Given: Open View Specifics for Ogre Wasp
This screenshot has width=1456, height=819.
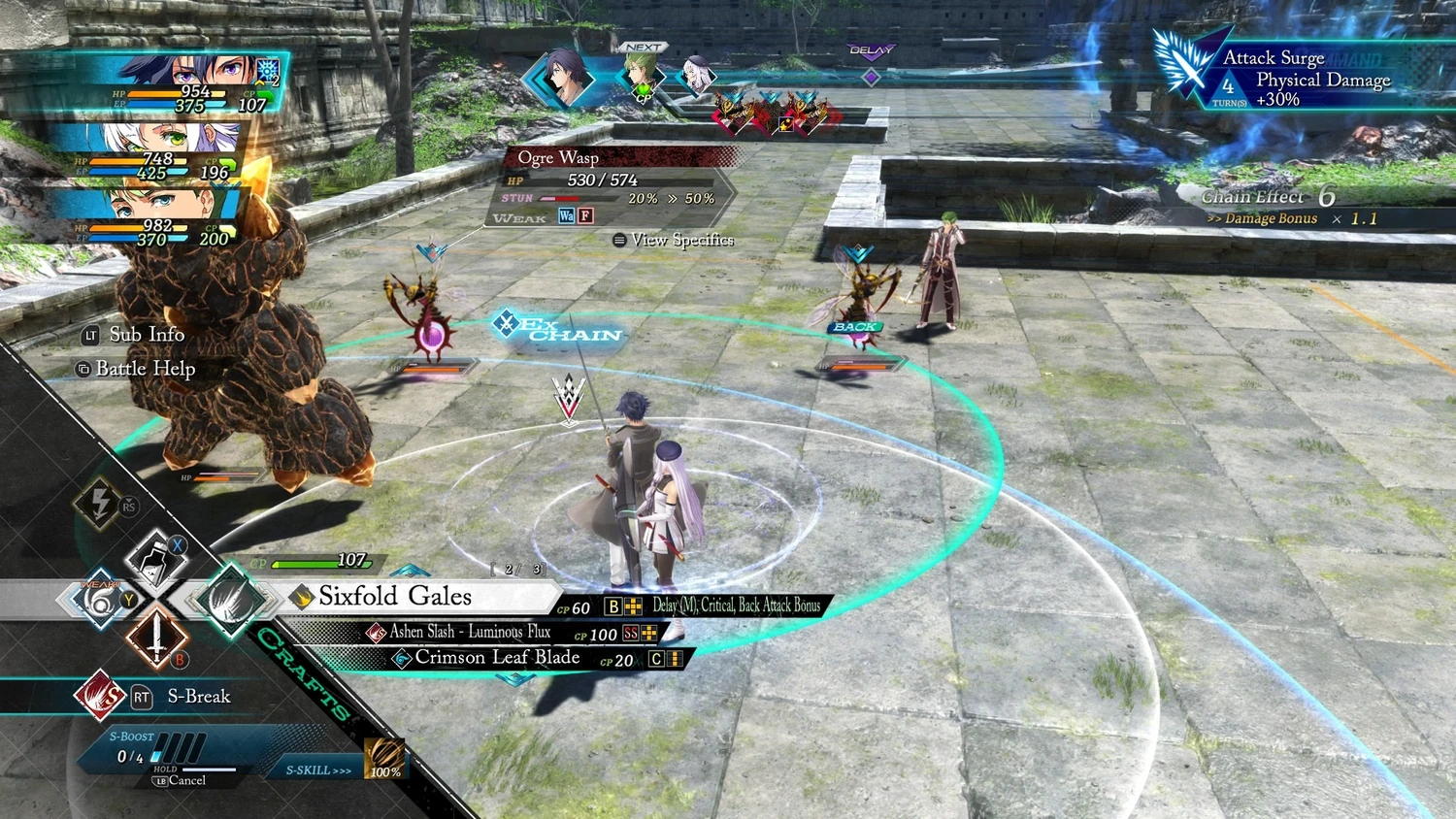Looking at the screenshot, I should (680, 240).
